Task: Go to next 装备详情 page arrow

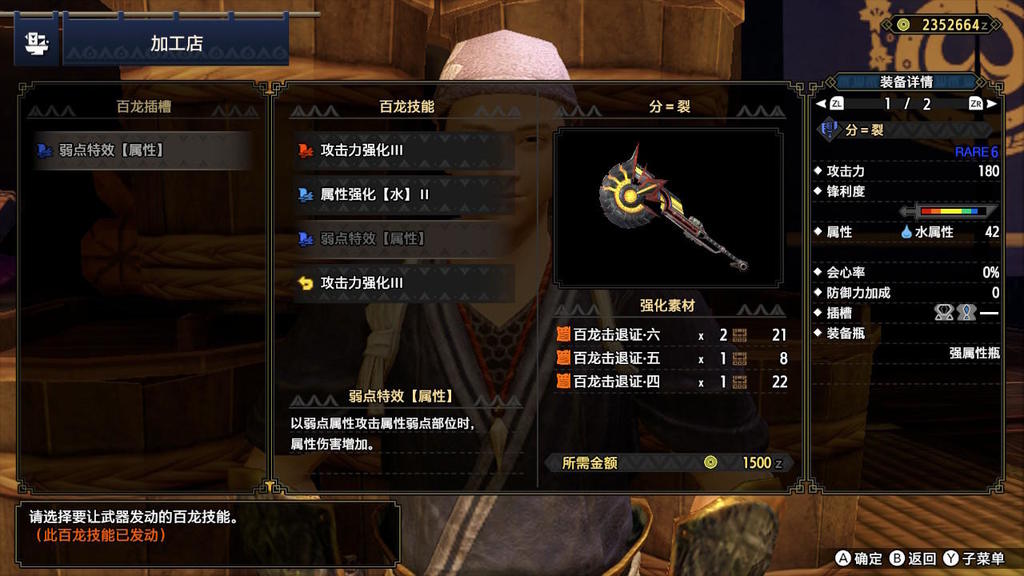Action: pos(991,104)
